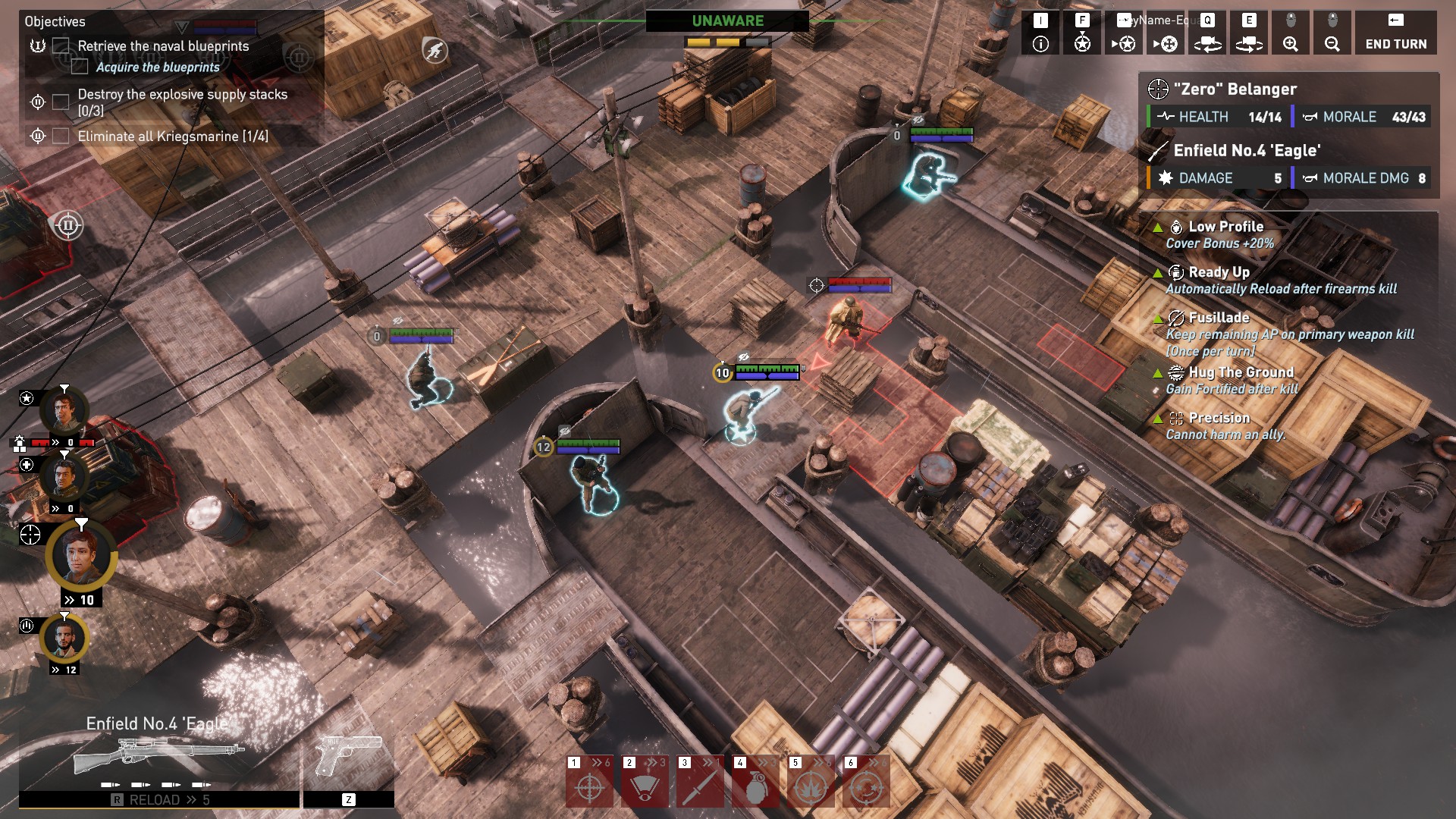Open the info panel button
Image resolution: width=1456 pixels, height=819 pixels.
pos(1040,33)
